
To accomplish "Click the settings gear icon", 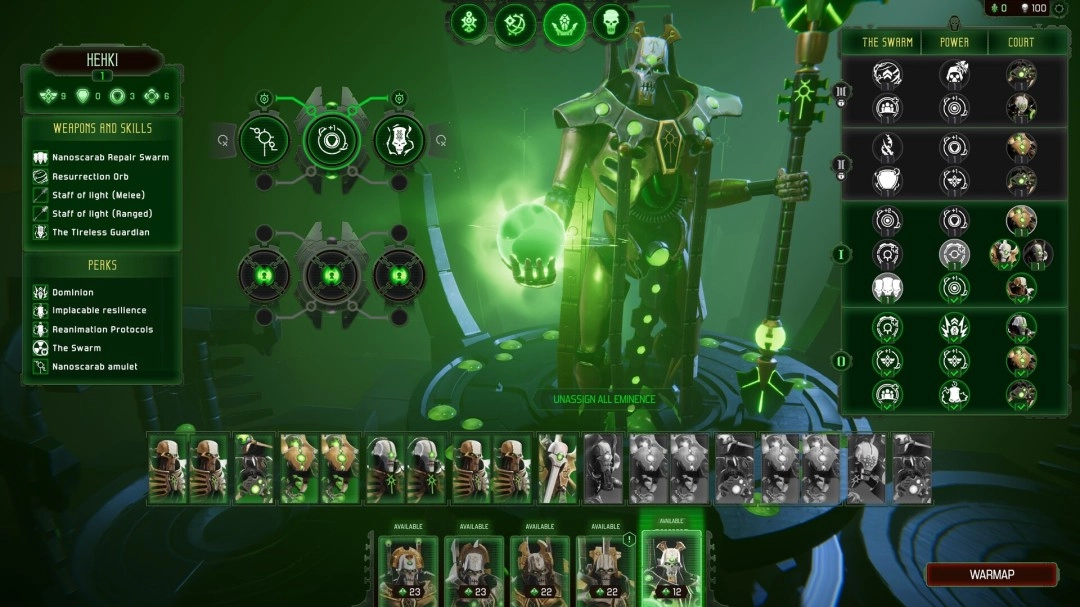I will click(1059, 8).
